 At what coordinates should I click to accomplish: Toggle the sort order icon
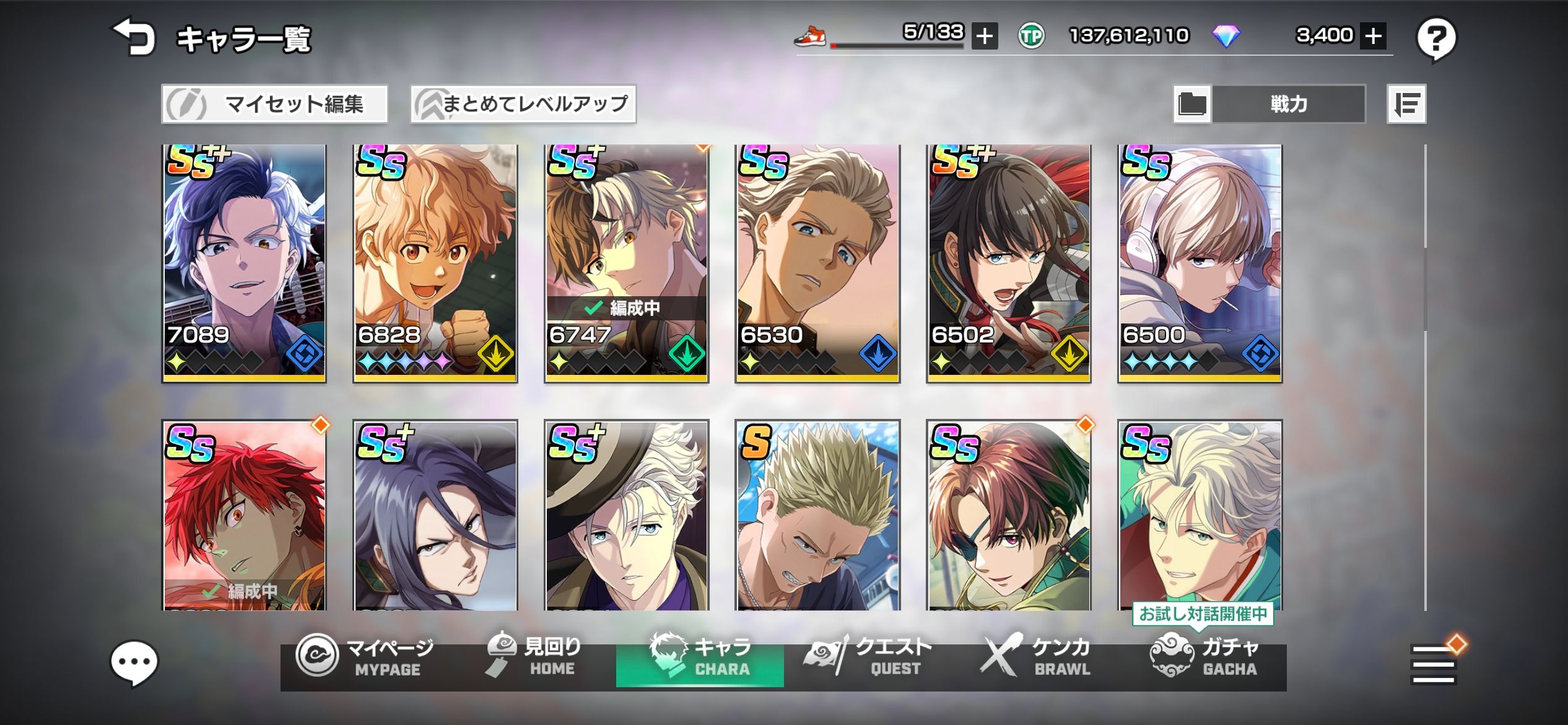(1406, 104)
